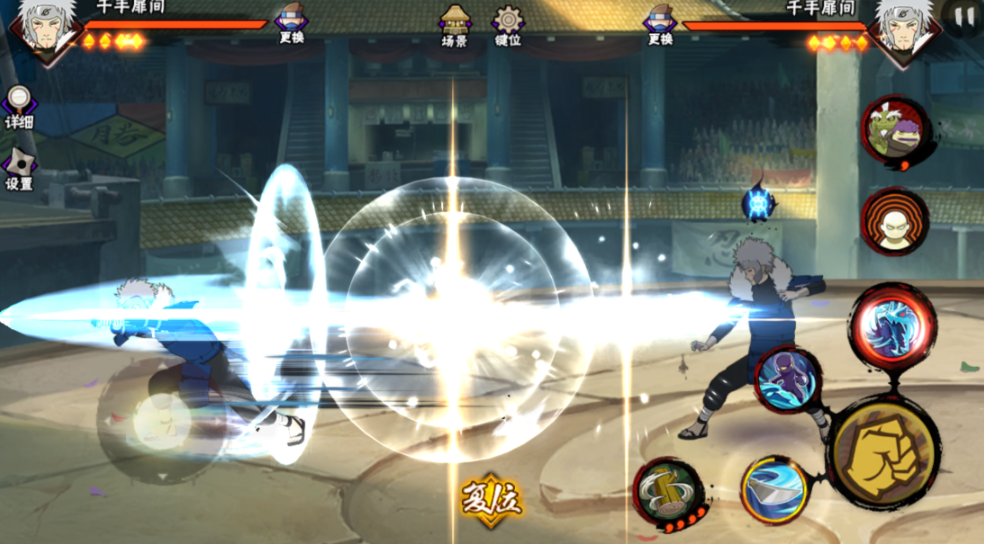The height and width of the screenshot is (544, 984).
Task: Activate the purple ninja figure skill
Action: pos(788,379)
